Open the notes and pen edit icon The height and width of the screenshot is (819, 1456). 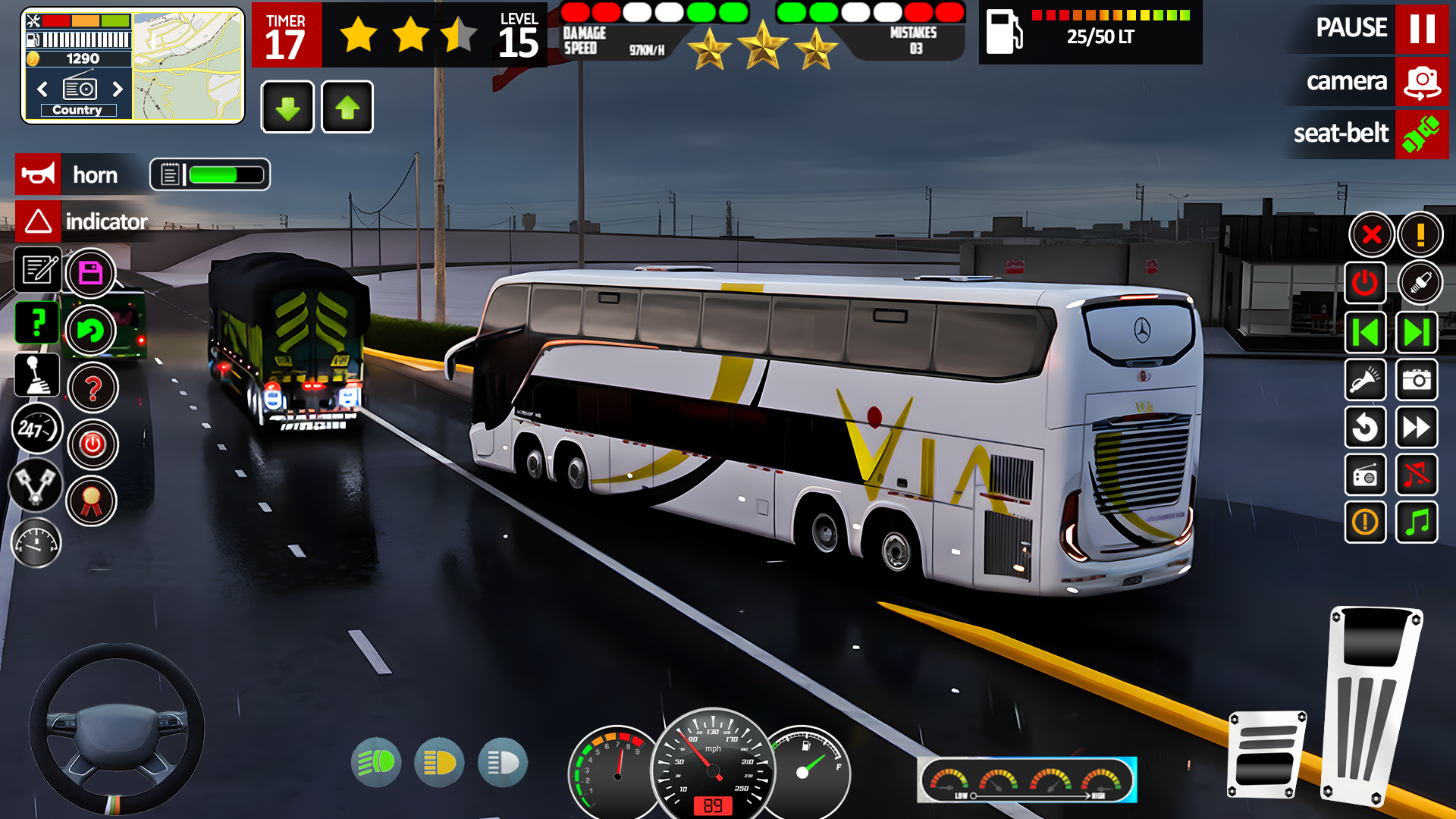click(x=38, y=271)
